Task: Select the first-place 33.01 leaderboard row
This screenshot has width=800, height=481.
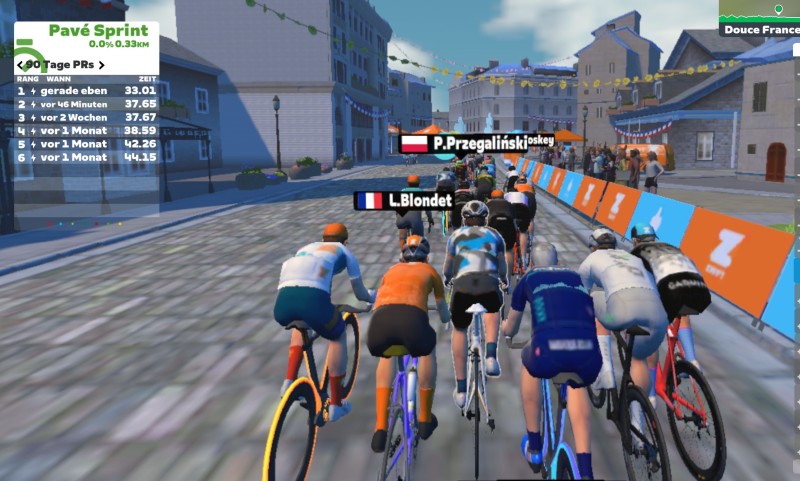Action: (86, 90)
